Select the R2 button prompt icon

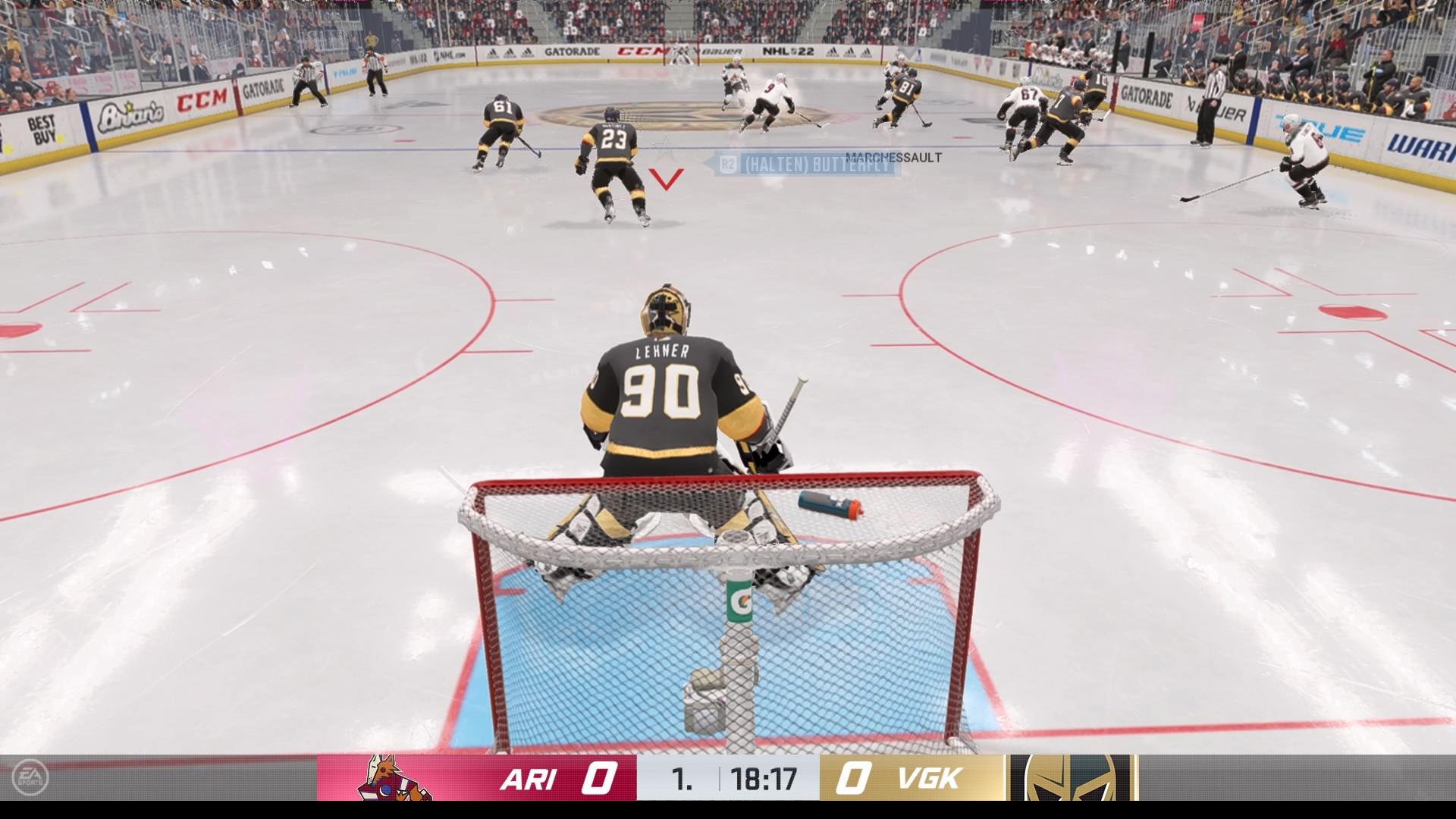[730, 164]
